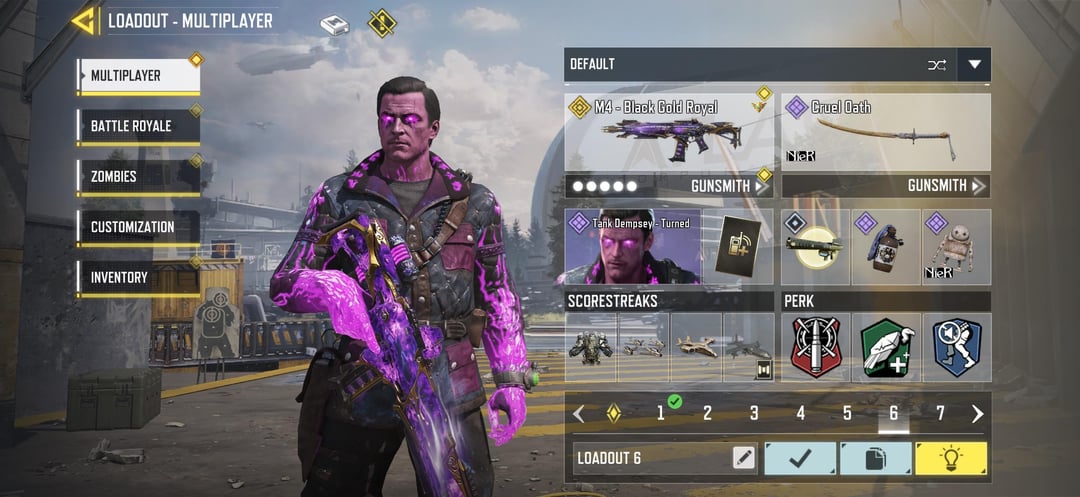The image size is (1080, 497).
Task: Choose the Cruel Oath secondary weapon
Action: tap(885, 133)
